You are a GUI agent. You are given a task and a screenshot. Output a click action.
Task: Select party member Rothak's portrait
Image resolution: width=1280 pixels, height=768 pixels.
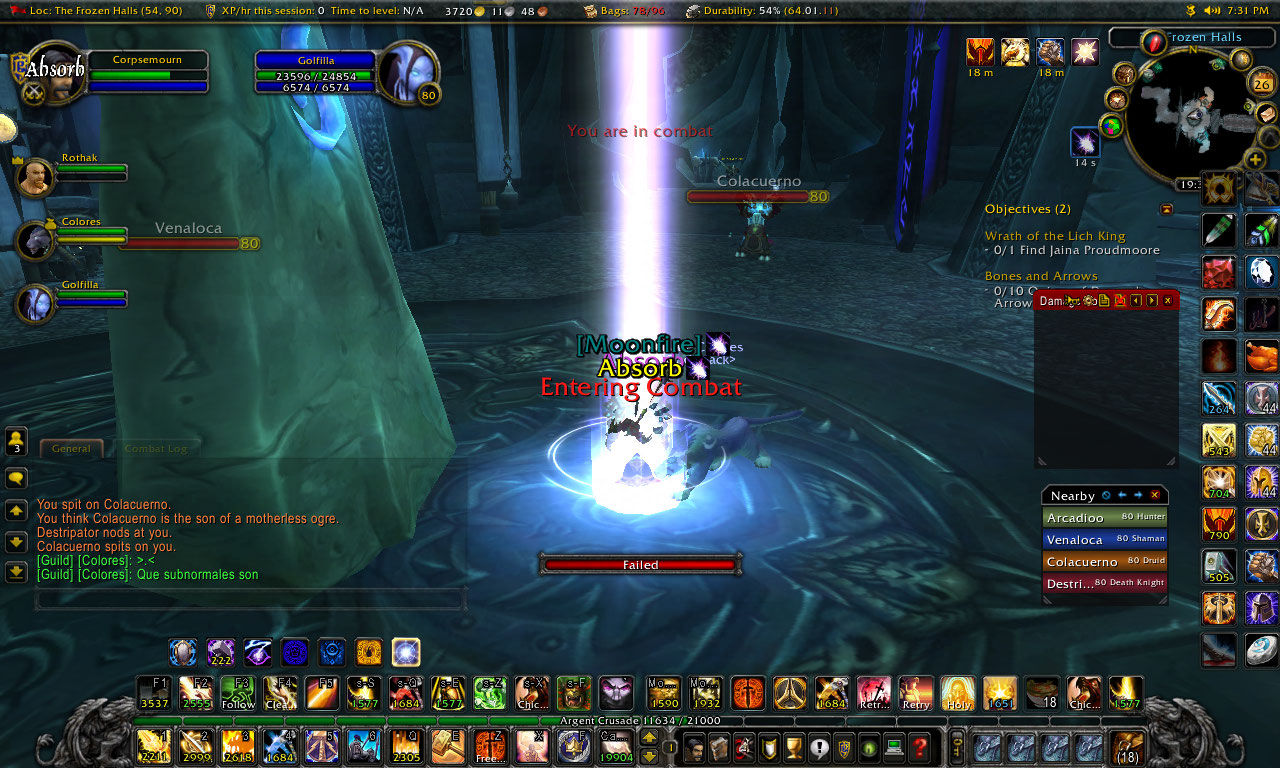click(36, 177)
